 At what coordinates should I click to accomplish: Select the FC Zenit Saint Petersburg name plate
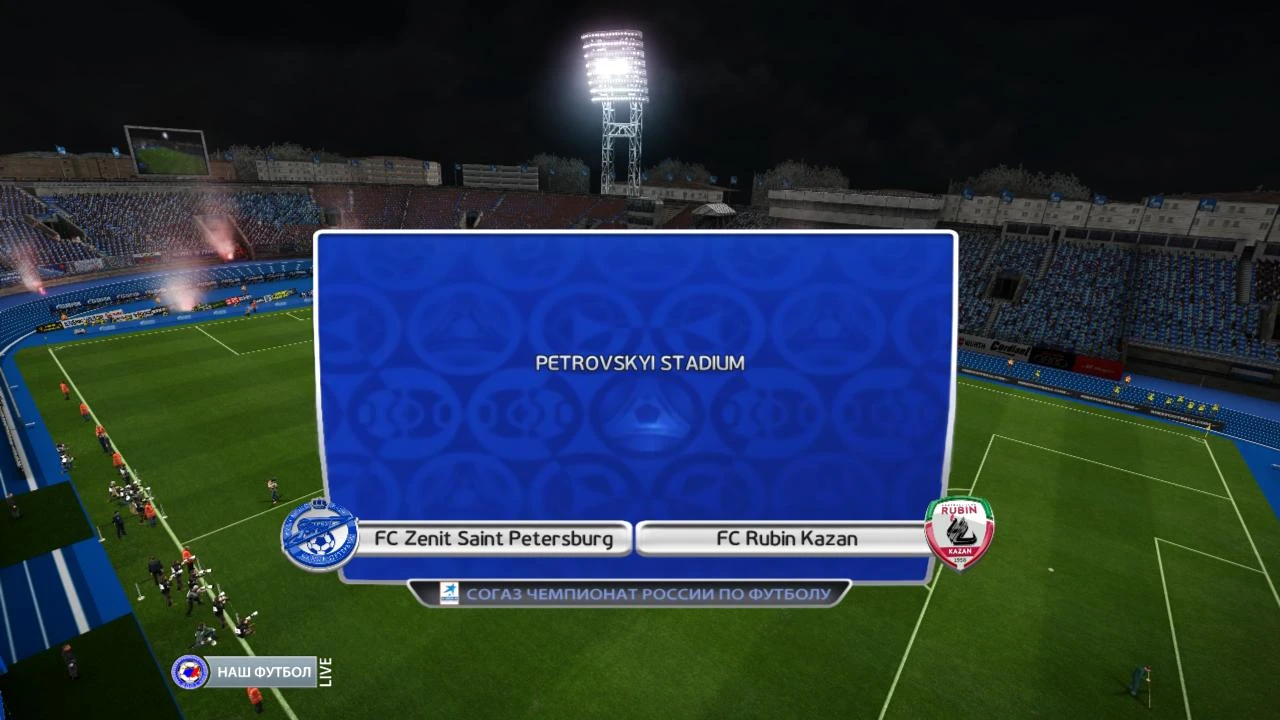496,538
